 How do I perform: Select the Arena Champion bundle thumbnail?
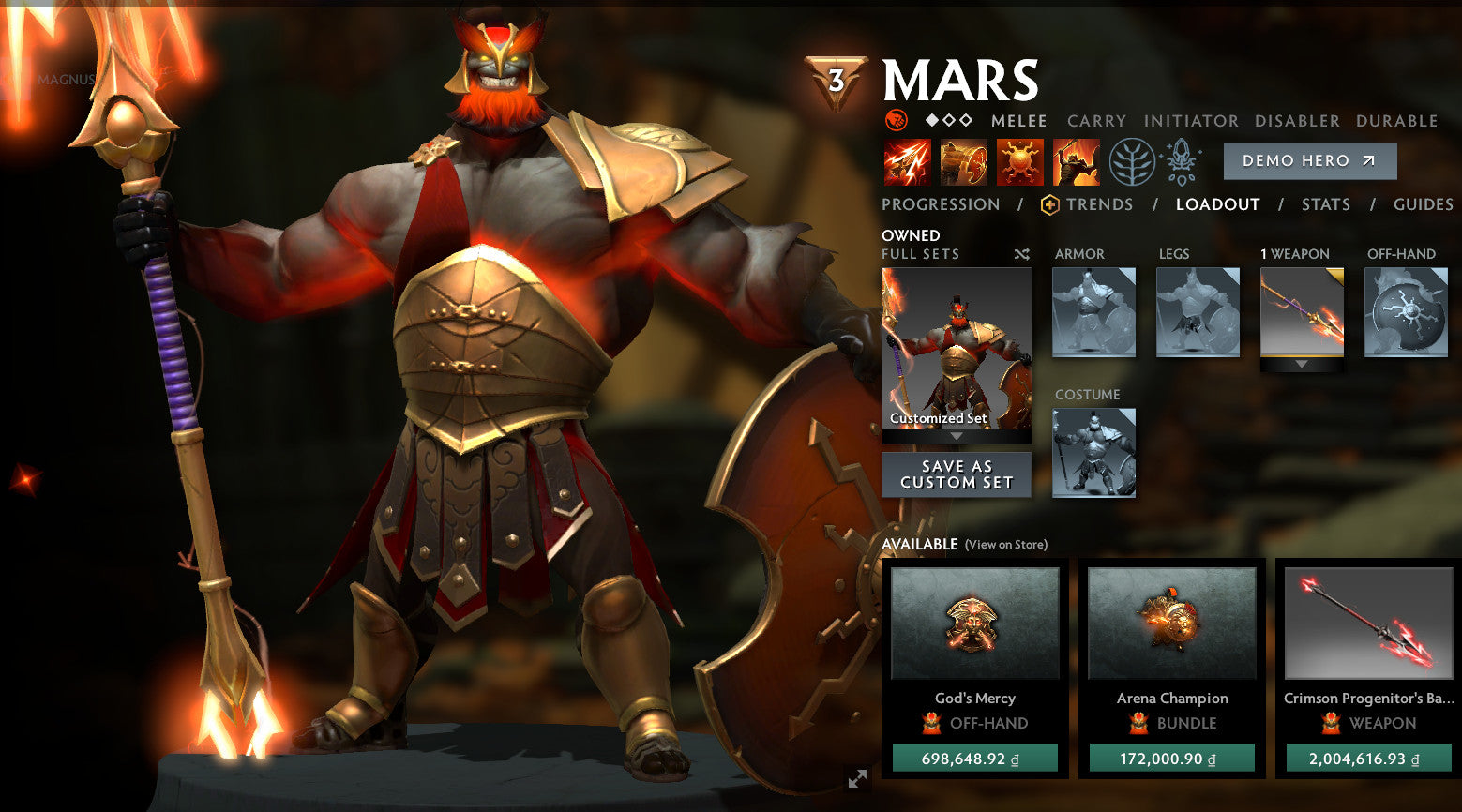1170,624
